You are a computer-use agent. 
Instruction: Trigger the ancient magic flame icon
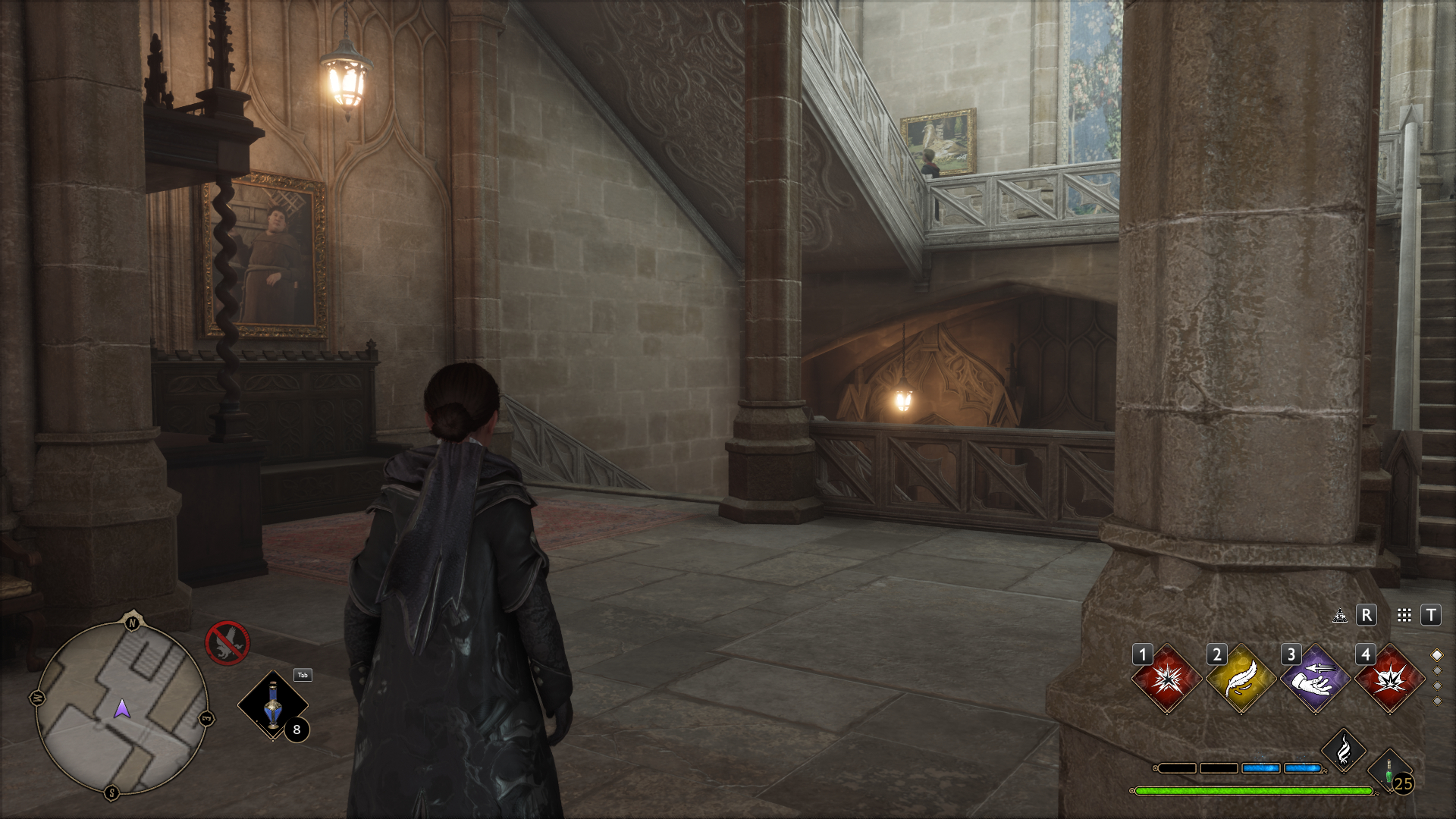tap(1344, 751)
